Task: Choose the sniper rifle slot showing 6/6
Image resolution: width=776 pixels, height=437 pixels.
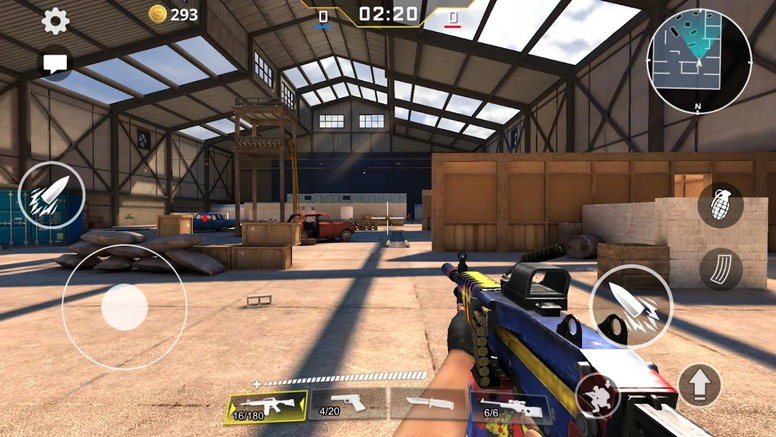Action: coord(508,406)
